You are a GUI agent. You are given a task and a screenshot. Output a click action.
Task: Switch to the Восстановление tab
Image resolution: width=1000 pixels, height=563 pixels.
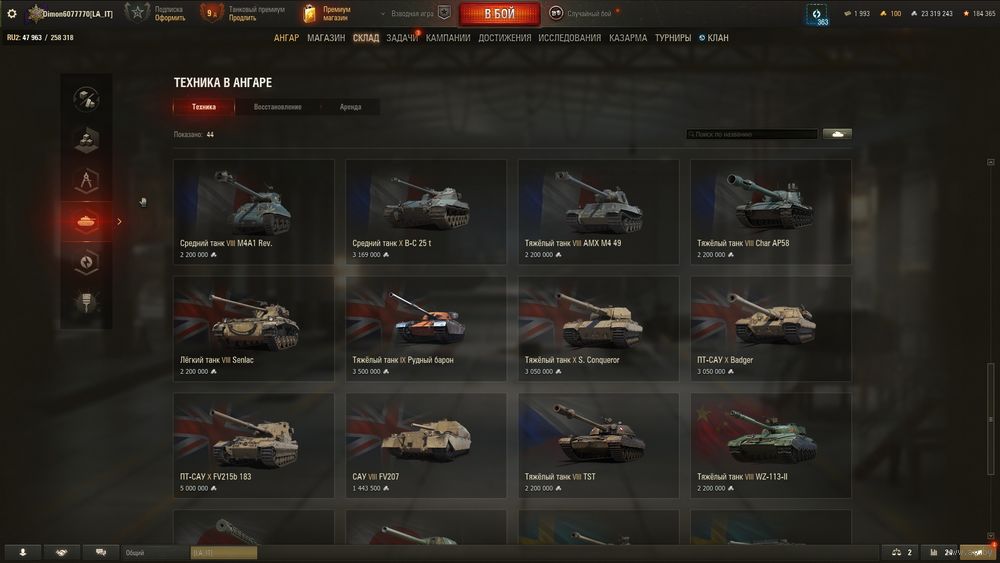pyautogui.click(x=277, y=107)
